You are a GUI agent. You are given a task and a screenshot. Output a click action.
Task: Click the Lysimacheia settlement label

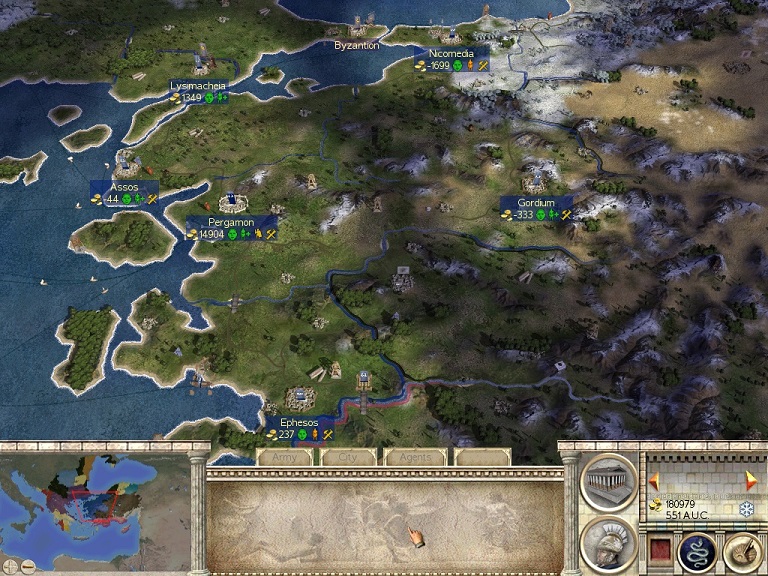pos(197,87)
